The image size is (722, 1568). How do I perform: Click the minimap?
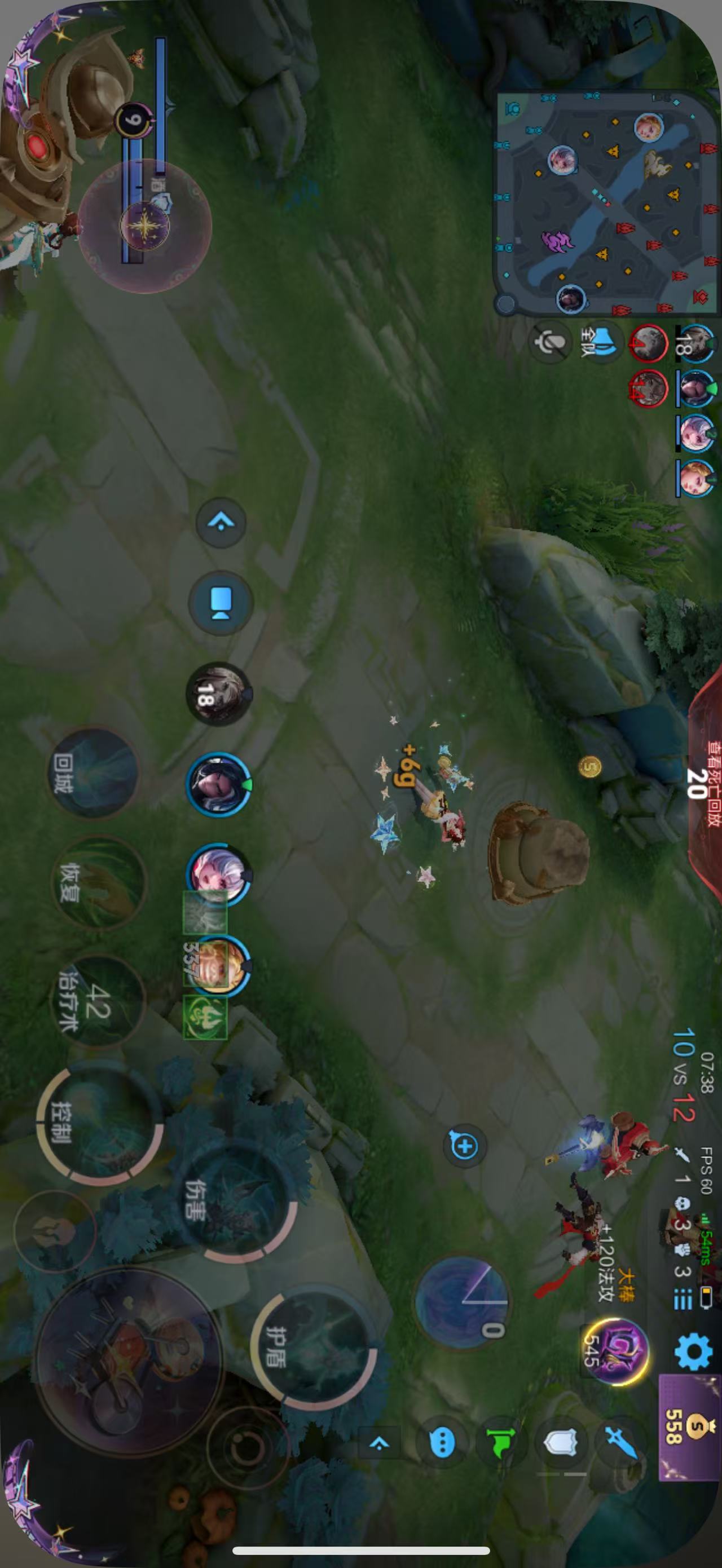coord(606,201)
